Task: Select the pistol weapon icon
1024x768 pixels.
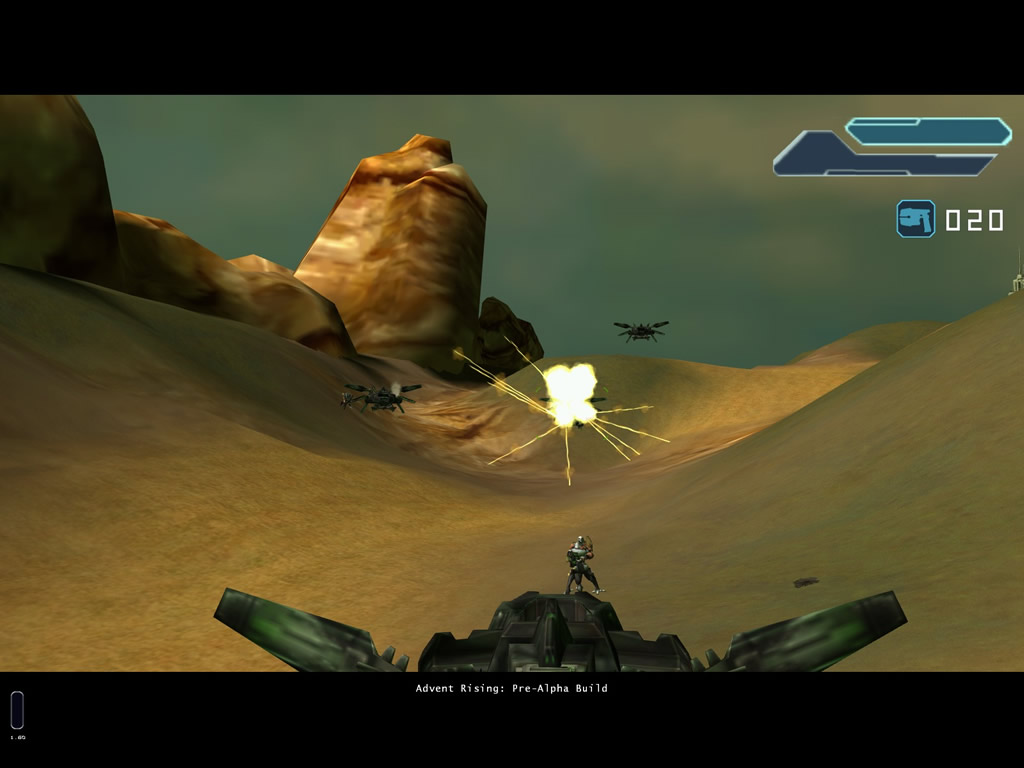Action: (915, 219)
